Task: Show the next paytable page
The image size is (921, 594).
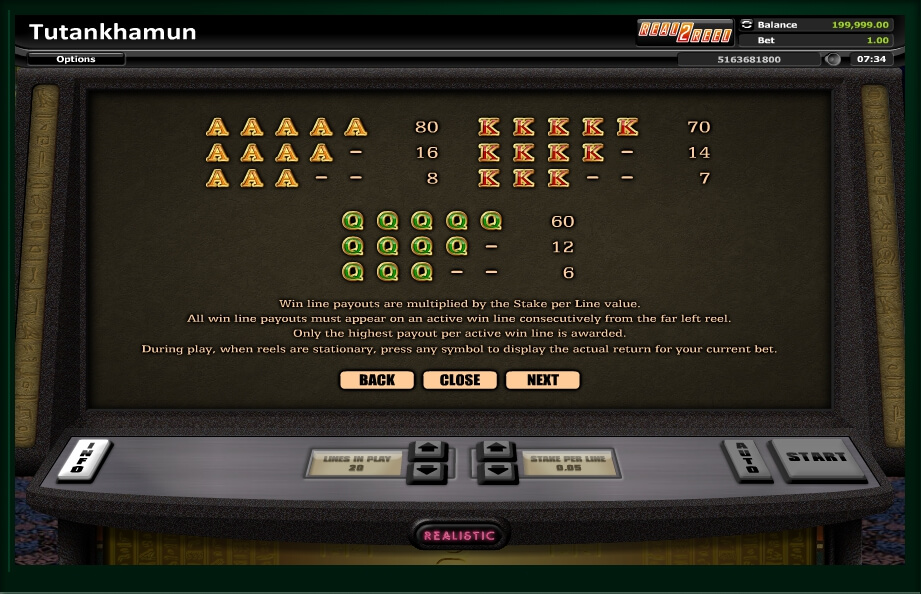Action: coord(543,380)
